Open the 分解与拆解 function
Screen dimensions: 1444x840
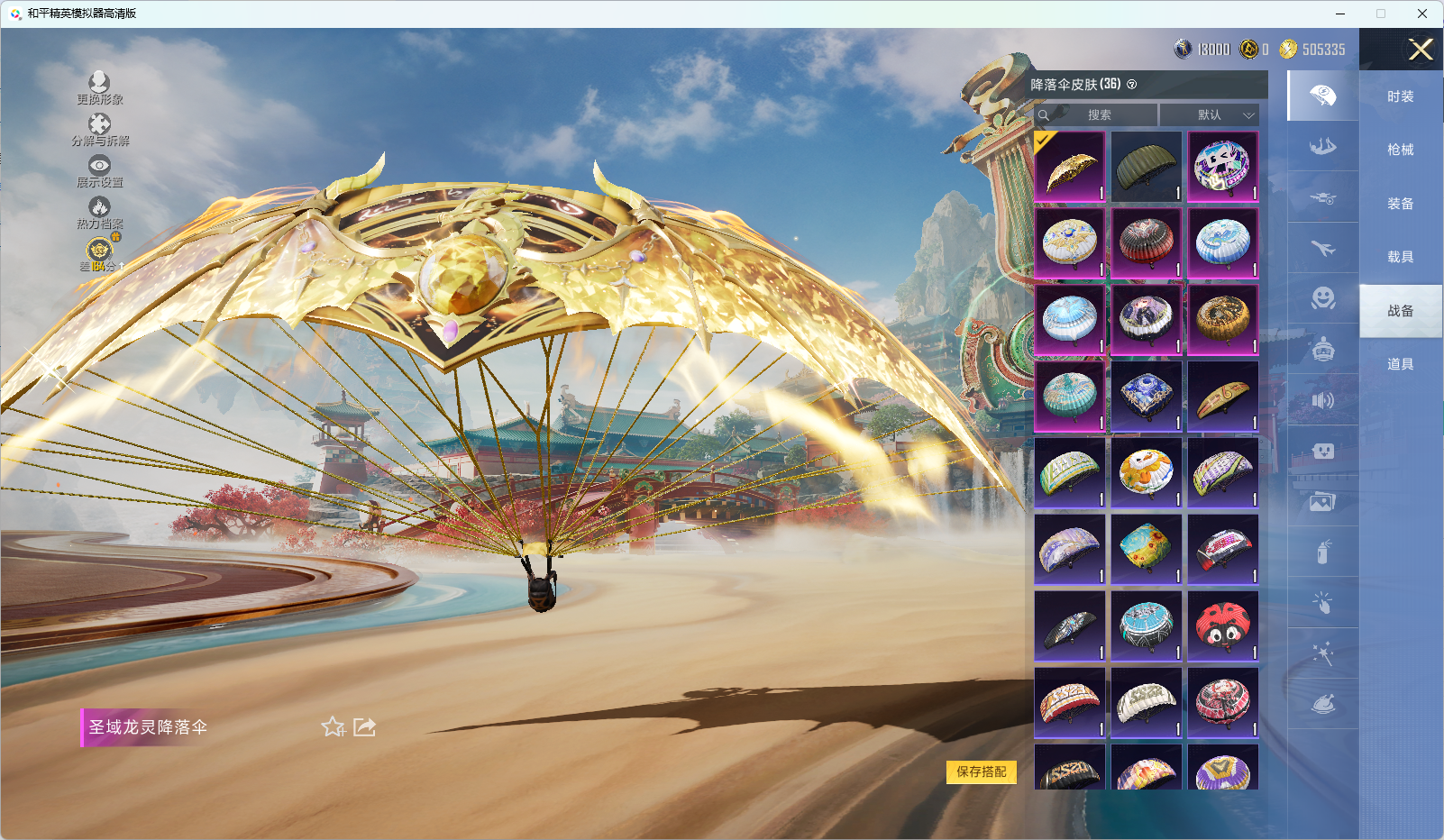[x=99, y=129]
